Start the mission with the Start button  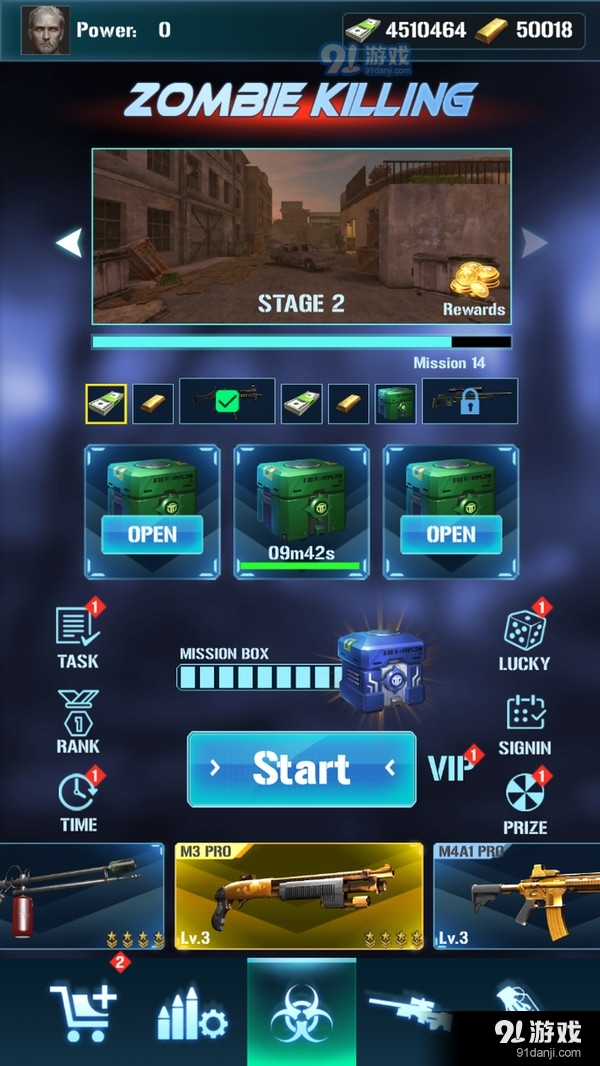(x=301, y=769)
